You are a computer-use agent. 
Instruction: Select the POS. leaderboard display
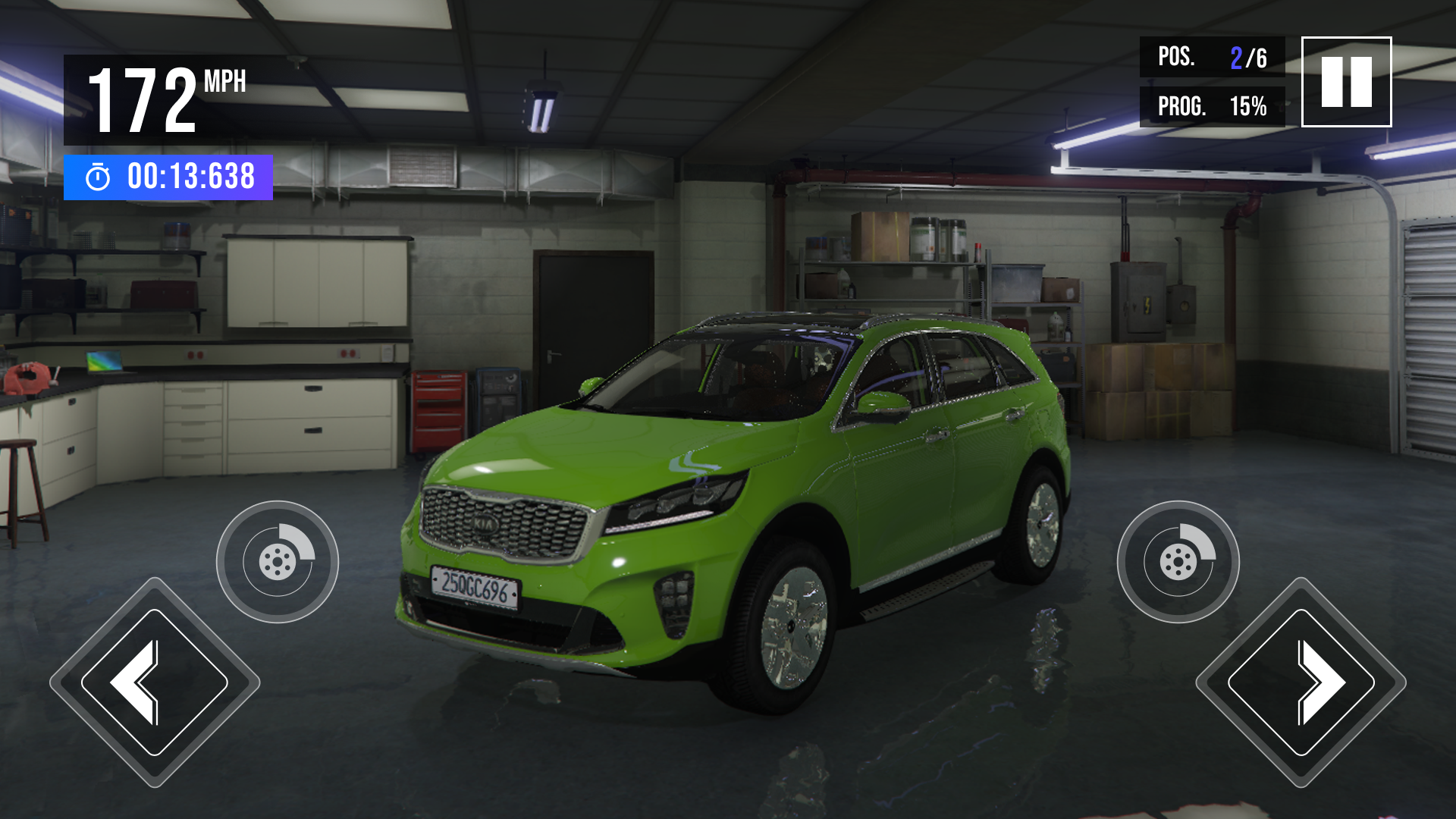pyautogui.click(x=1213, y=57)
